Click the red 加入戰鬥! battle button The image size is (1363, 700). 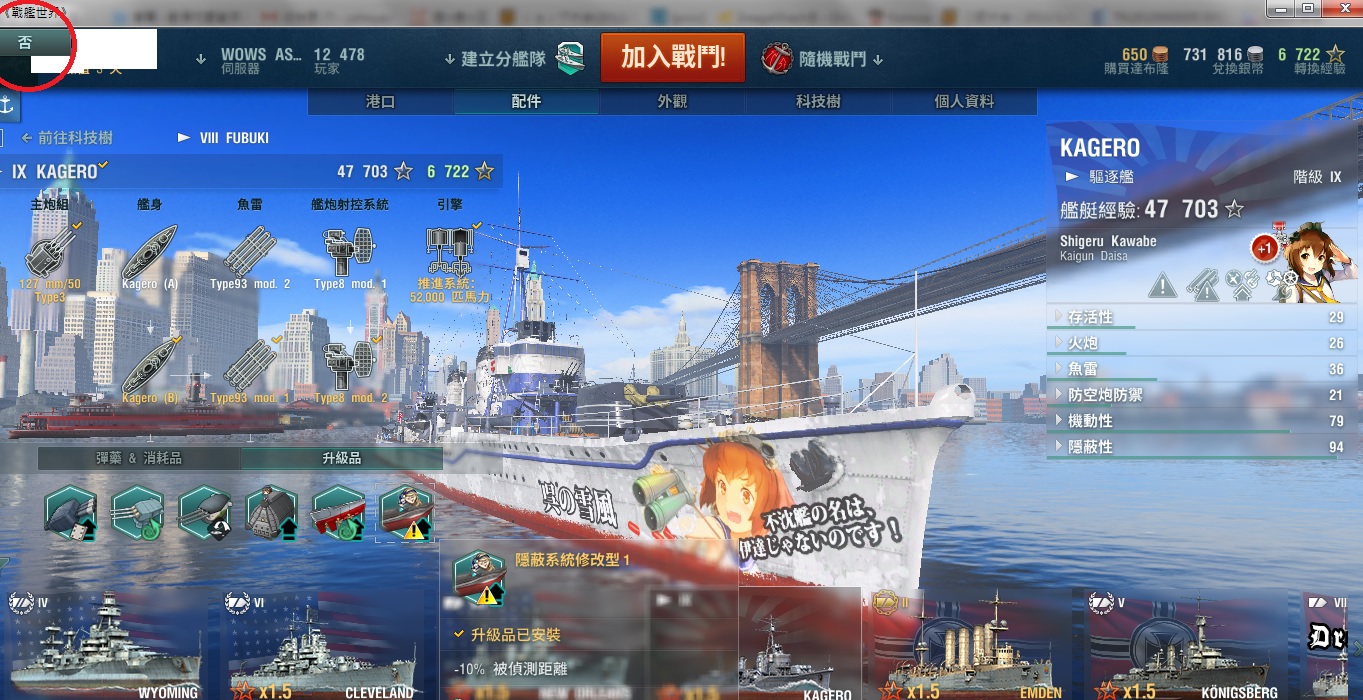tap(671, 58)
